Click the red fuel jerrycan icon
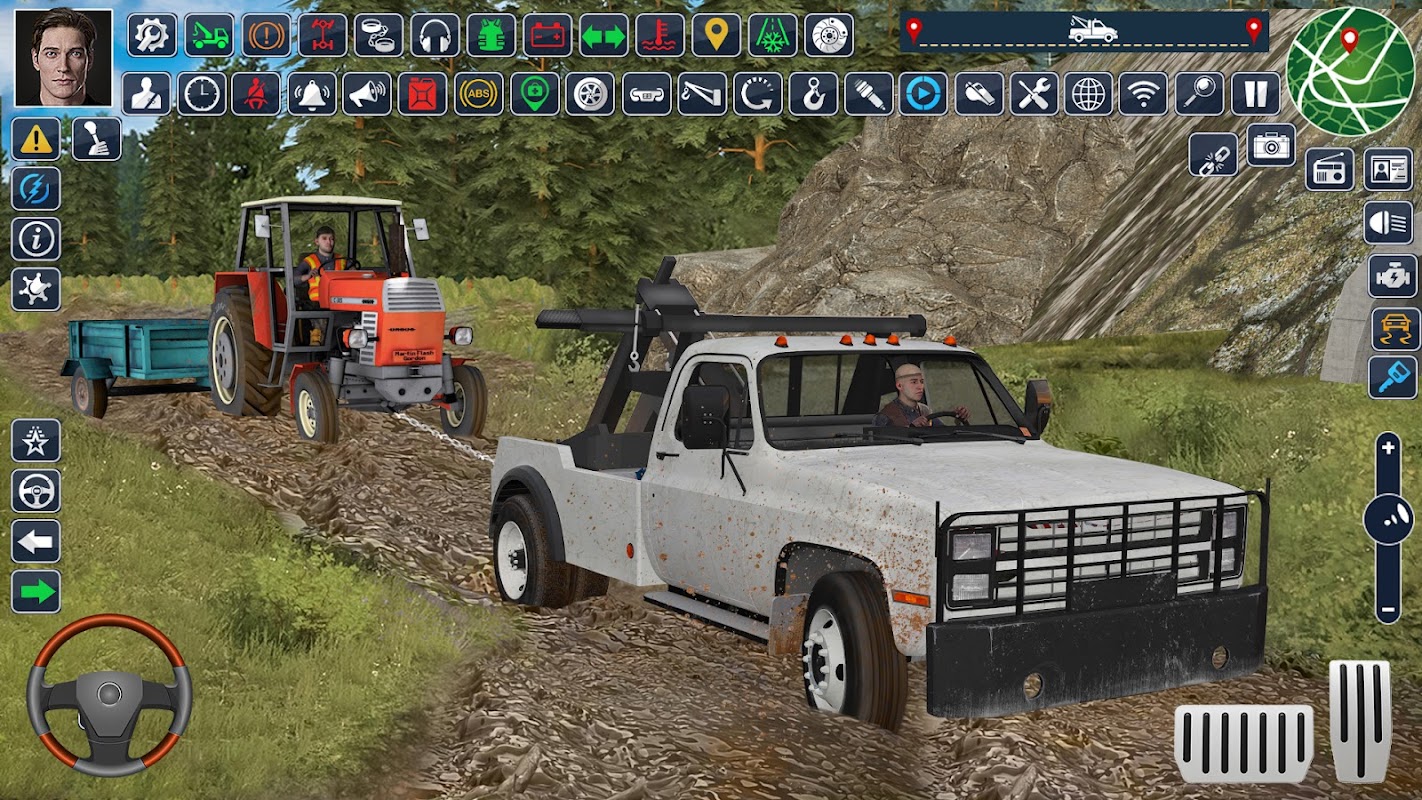Viewport: 1422px width, 800px height. point(422,94)
